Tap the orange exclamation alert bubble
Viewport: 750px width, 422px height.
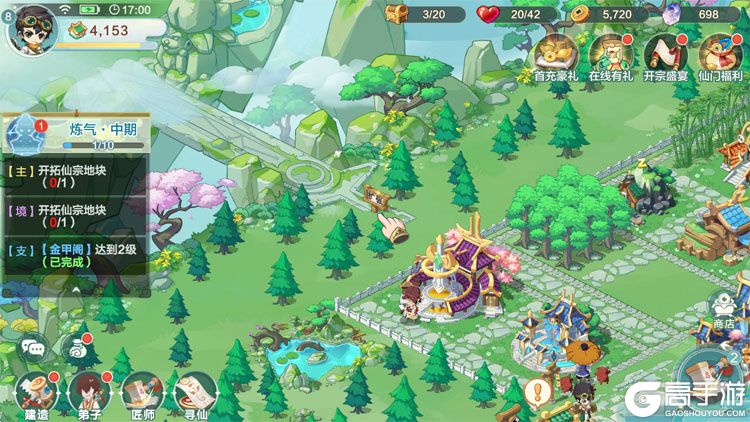point(539,391)
